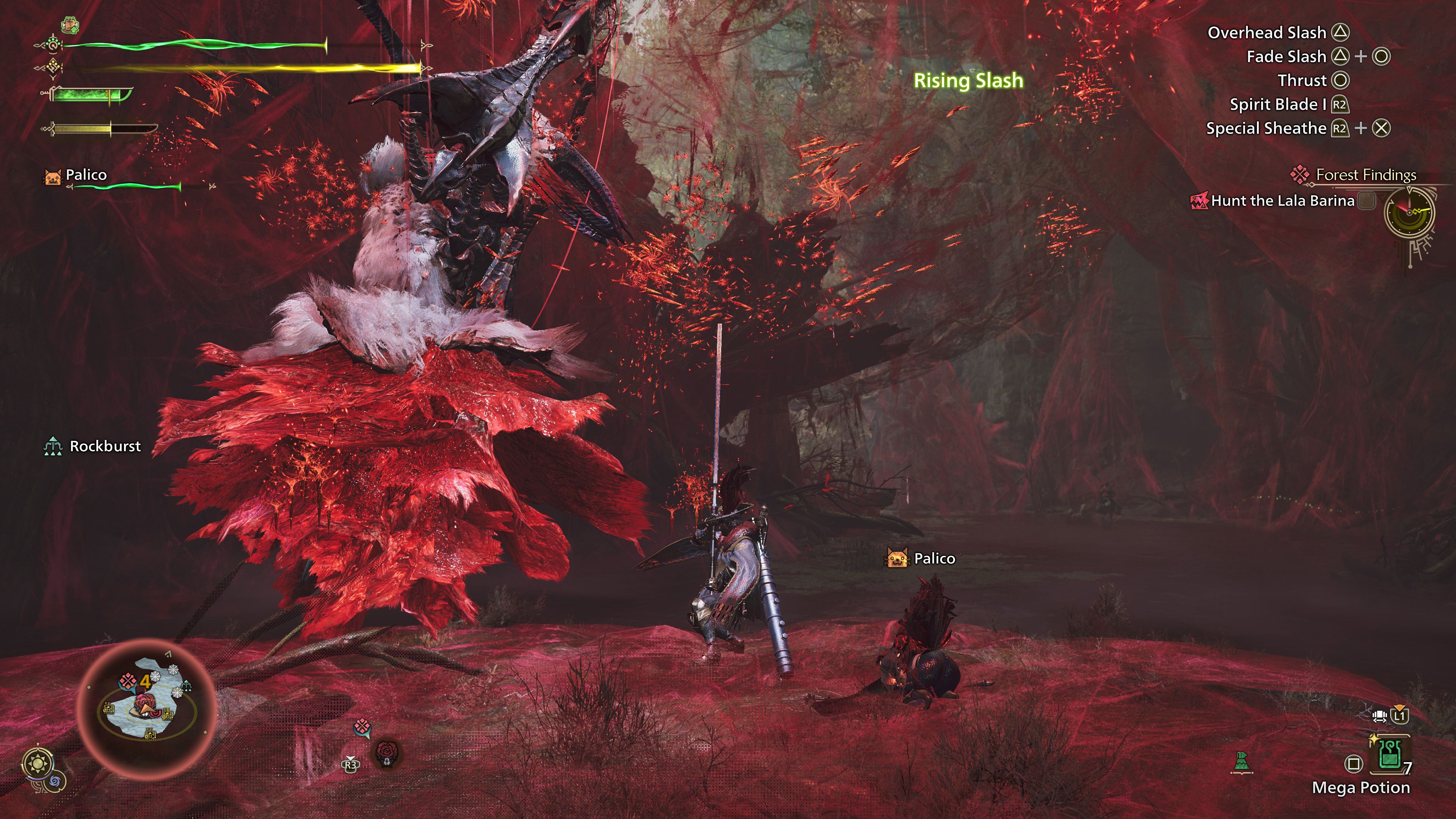The image size is (1456, 819).
Task: Click the meat buff icon above the health bar
Action: tap(69, 25)
